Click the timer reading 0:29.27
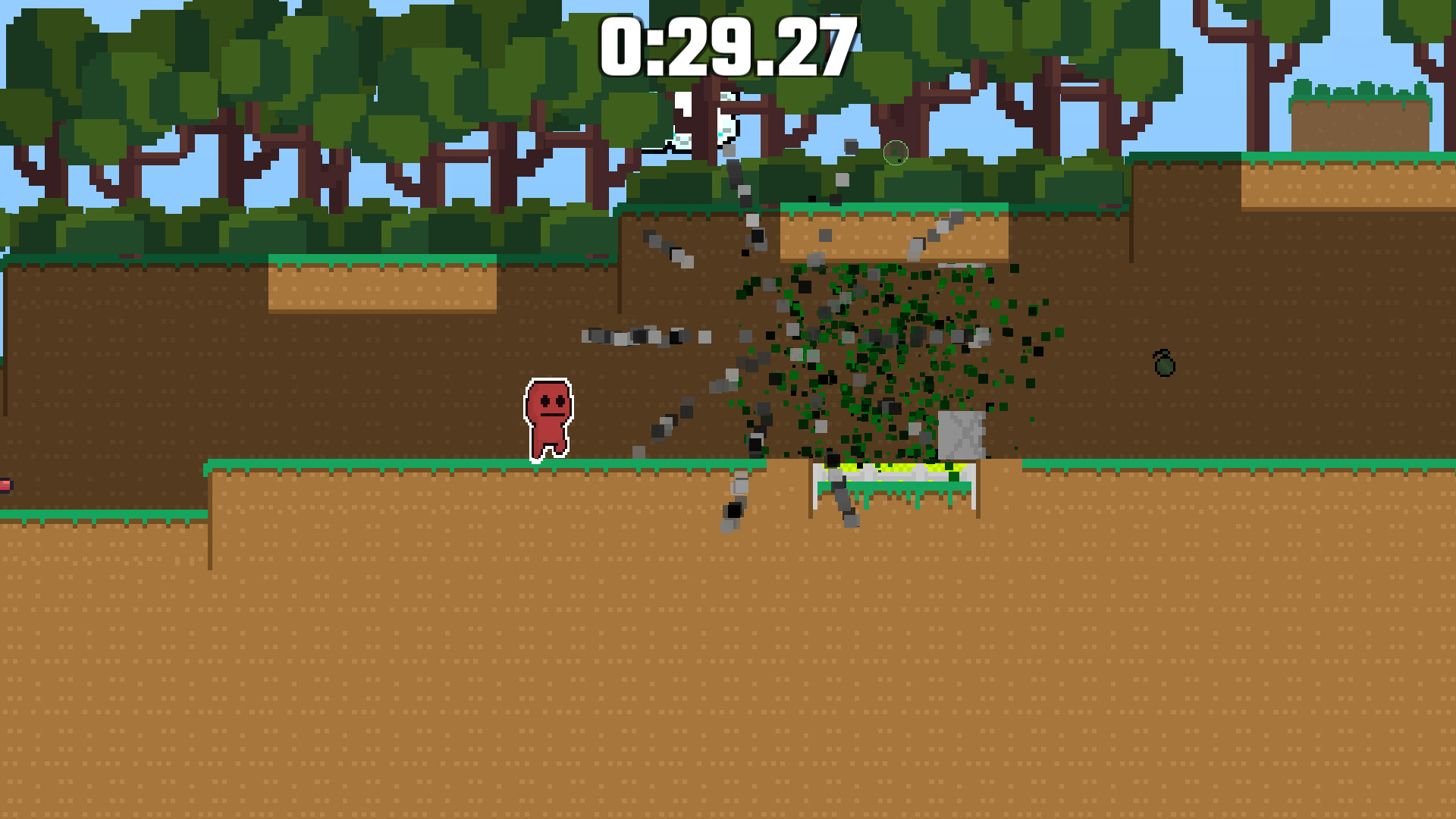This screenshot has width=1456, height=819. (x=726, y=45)
